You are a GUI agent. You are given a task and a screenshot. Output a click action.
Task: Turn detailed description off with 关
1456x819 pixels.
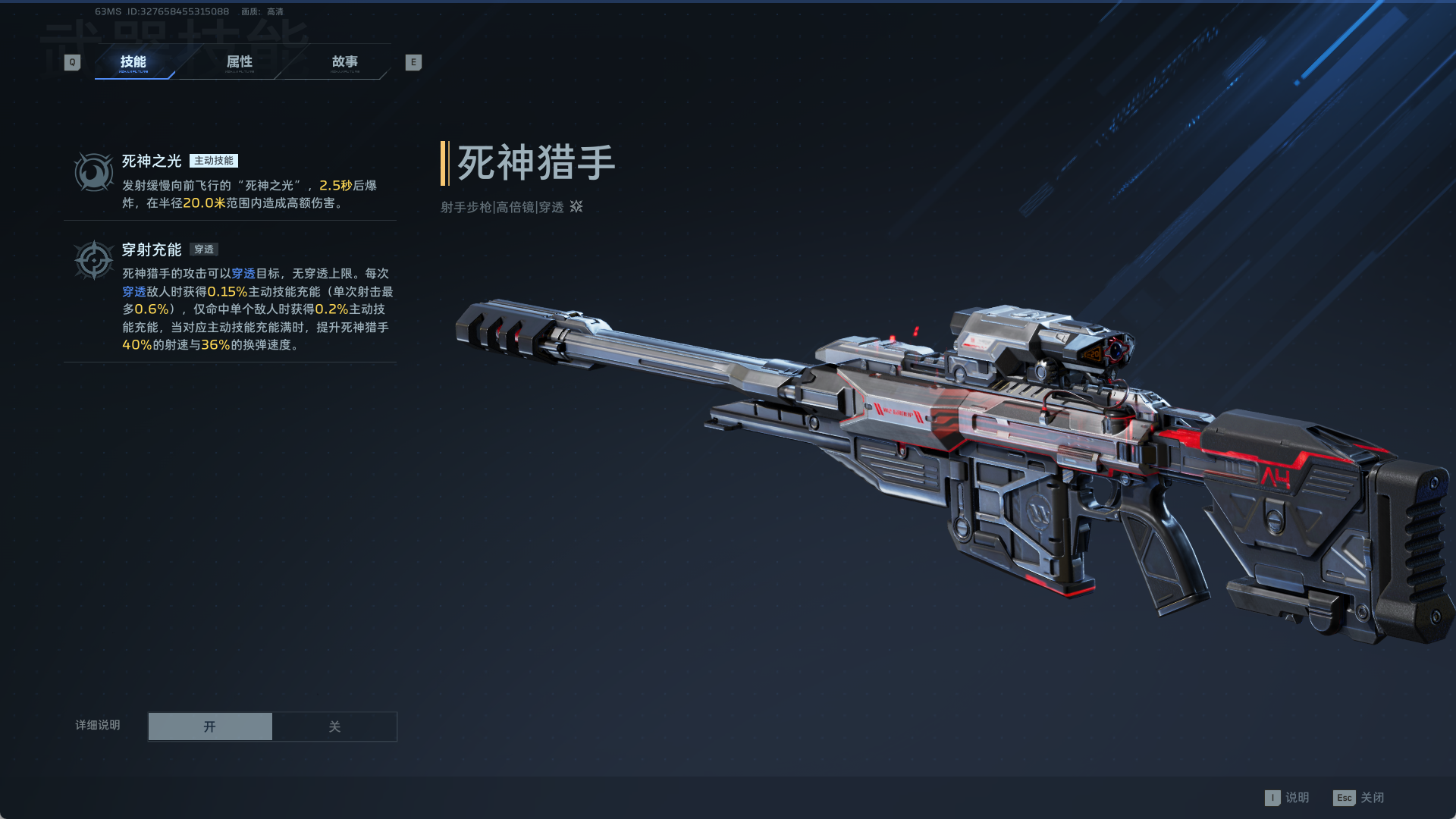tap(334, 726)
